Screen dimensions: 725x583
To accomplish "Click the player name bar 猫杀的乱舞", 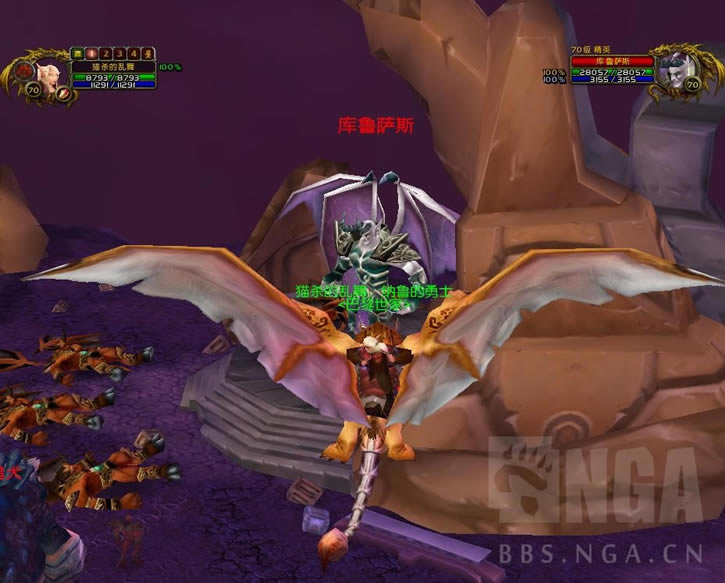I will [112, 67].
